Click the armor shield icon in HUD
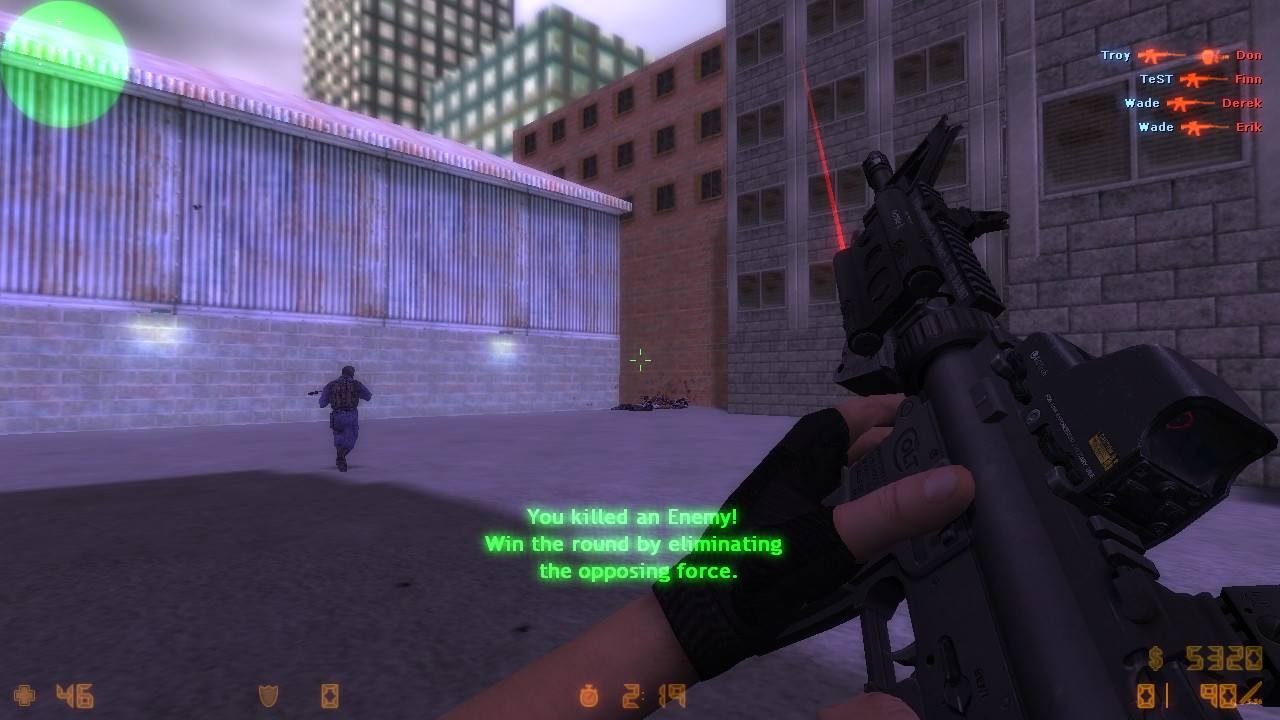 click(268, 694)
